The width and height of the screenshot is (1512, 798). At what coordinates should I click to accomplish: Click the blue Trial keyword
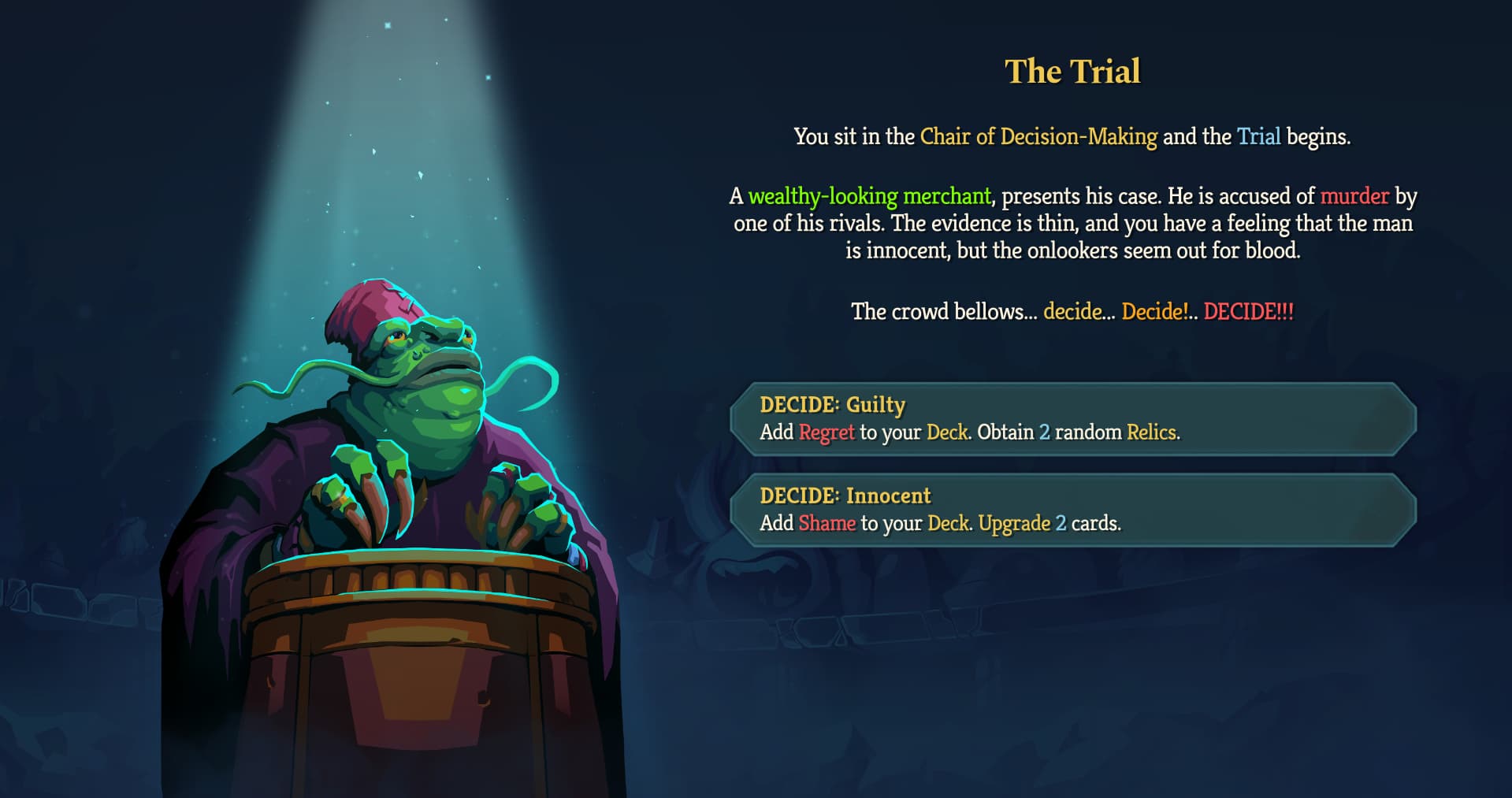(1258, 136)
